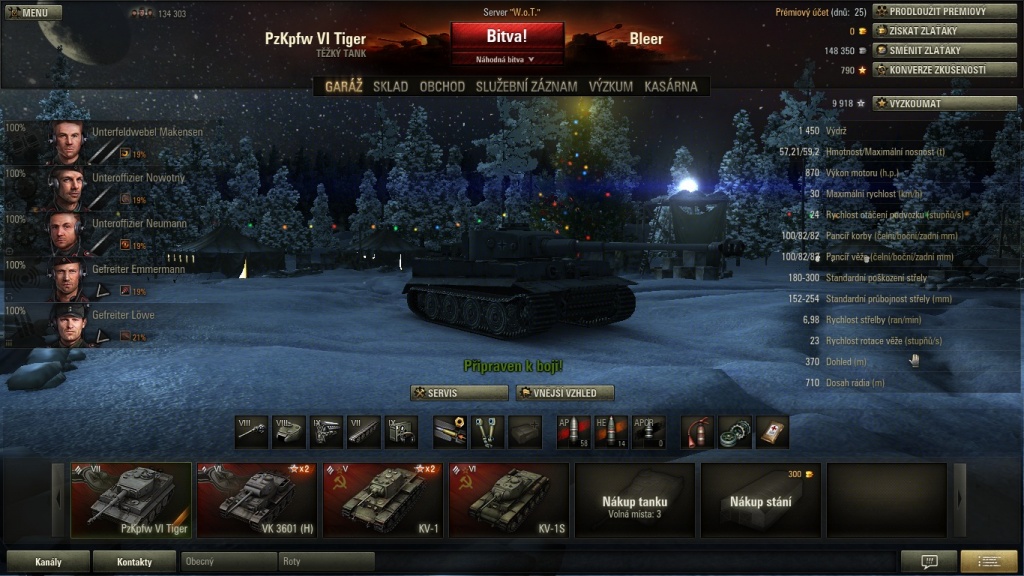Purchase a garage slot via Nákup stání

point(760,499)
